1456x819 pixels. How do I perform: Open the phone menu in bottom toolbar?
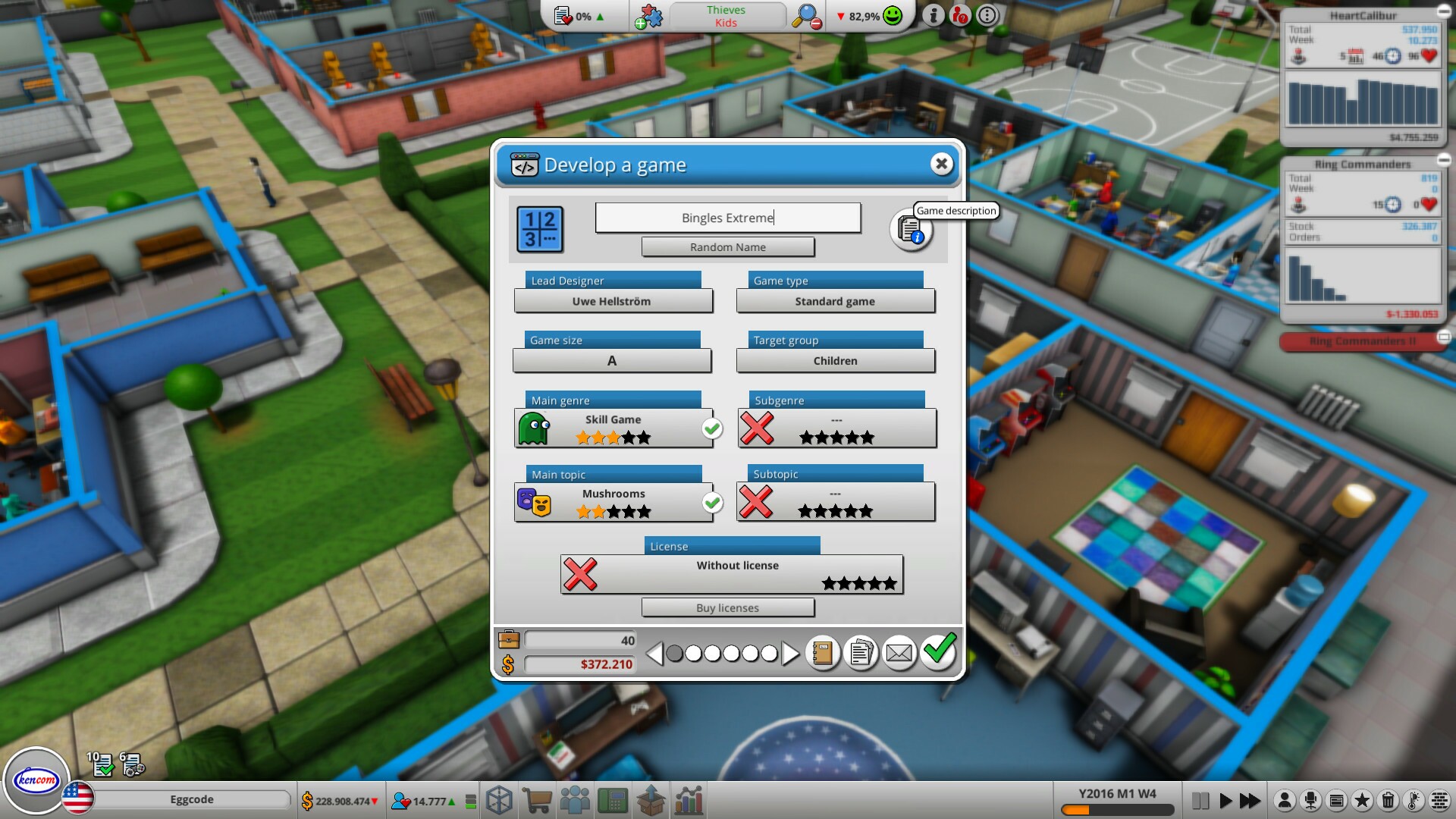(x=613, y=799)
